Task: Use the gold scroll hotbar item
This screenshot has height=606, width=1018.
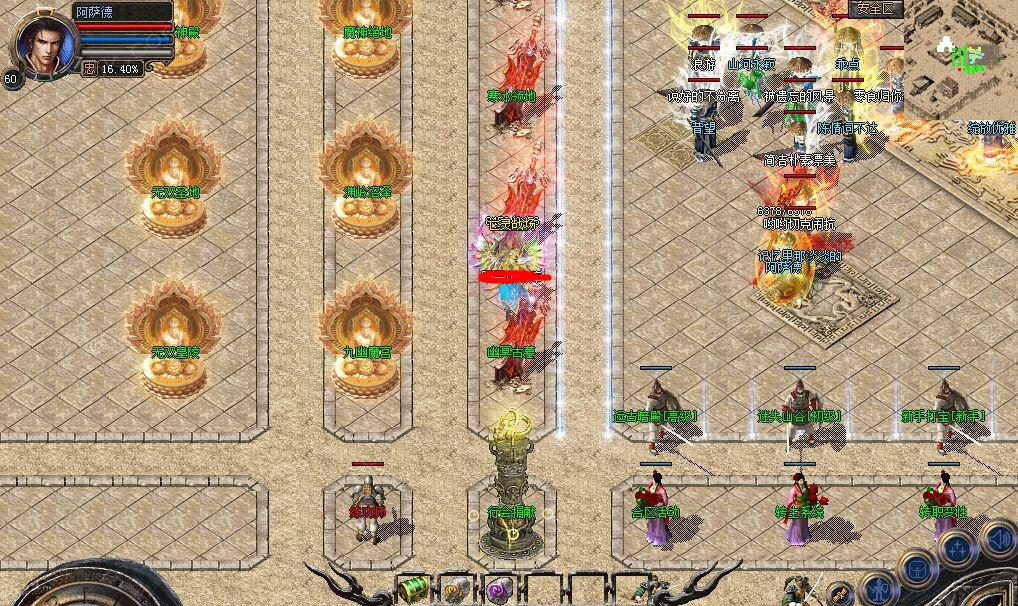Action: coord(455,588)
